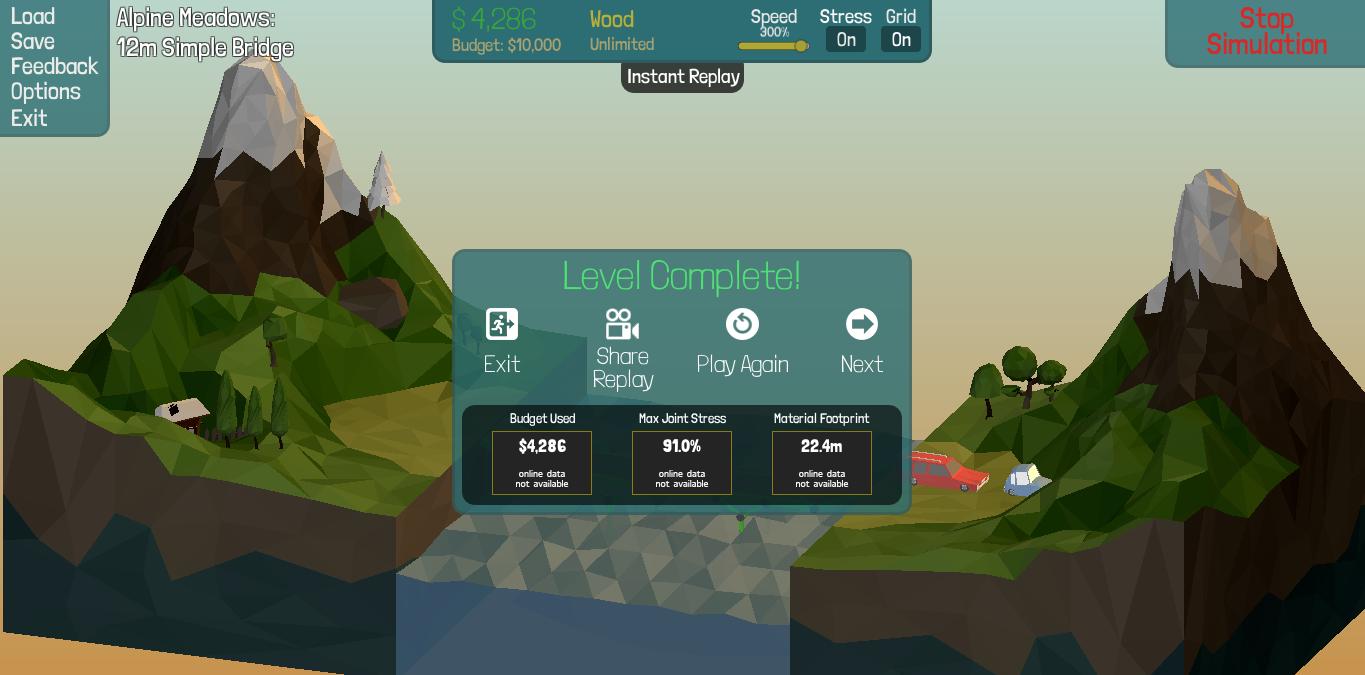Go to the Next level
This screenshot has height=675, width=1365.
[861, 340]
